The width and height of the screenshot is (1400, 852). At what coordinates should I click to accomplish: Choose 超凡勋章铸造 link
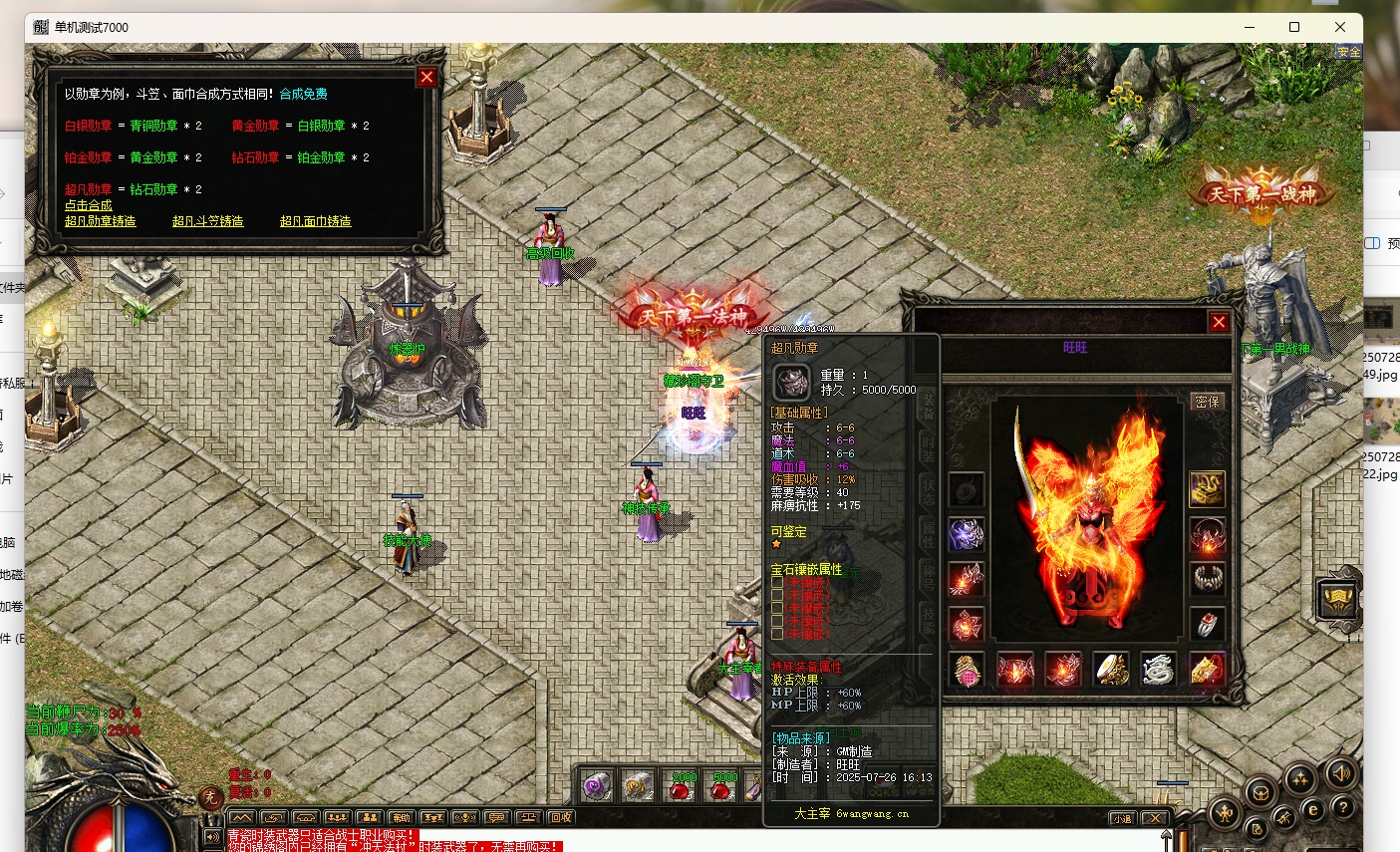100,221
